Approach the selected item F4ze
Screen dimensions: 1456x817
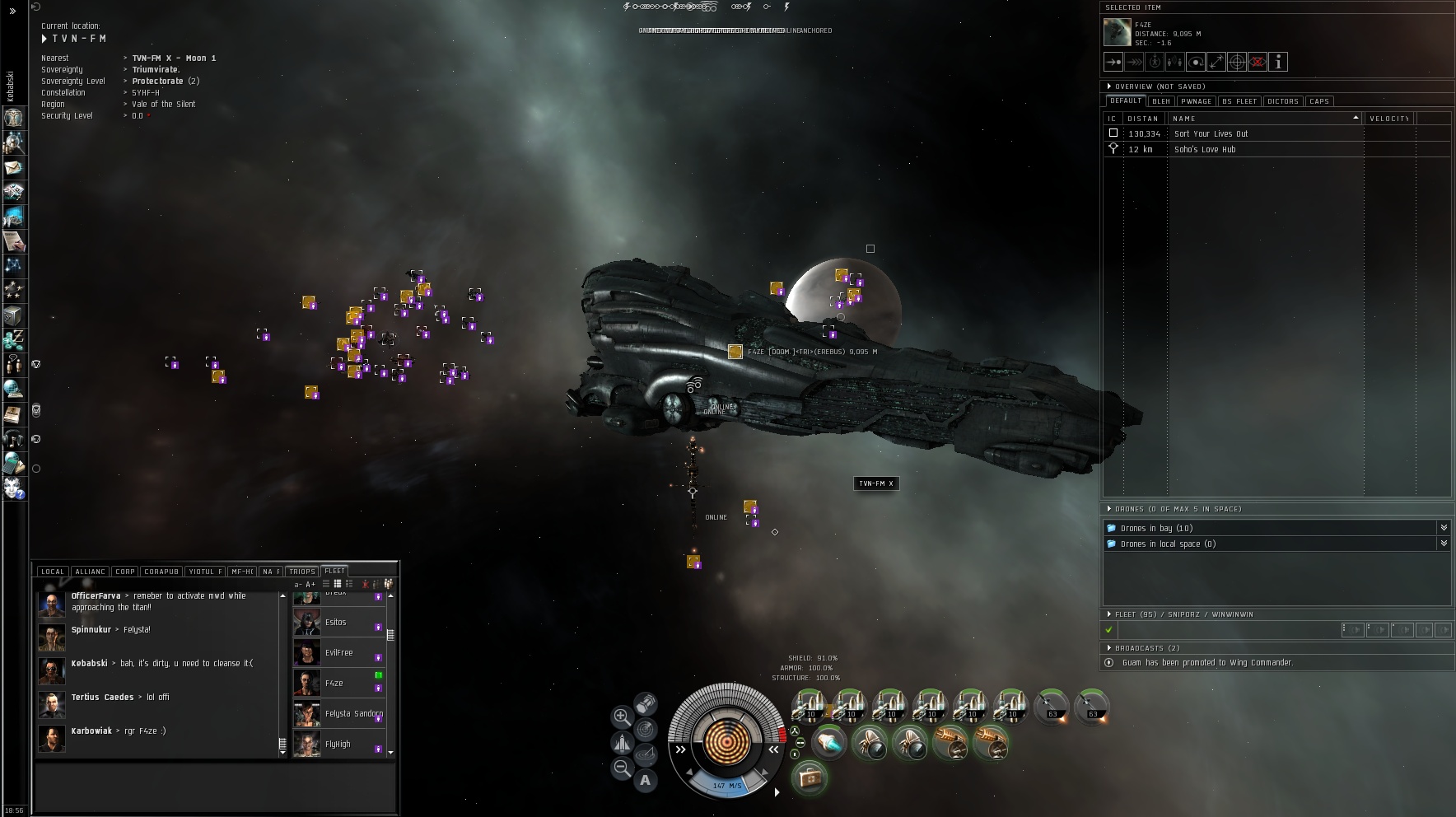[1113, 62]
